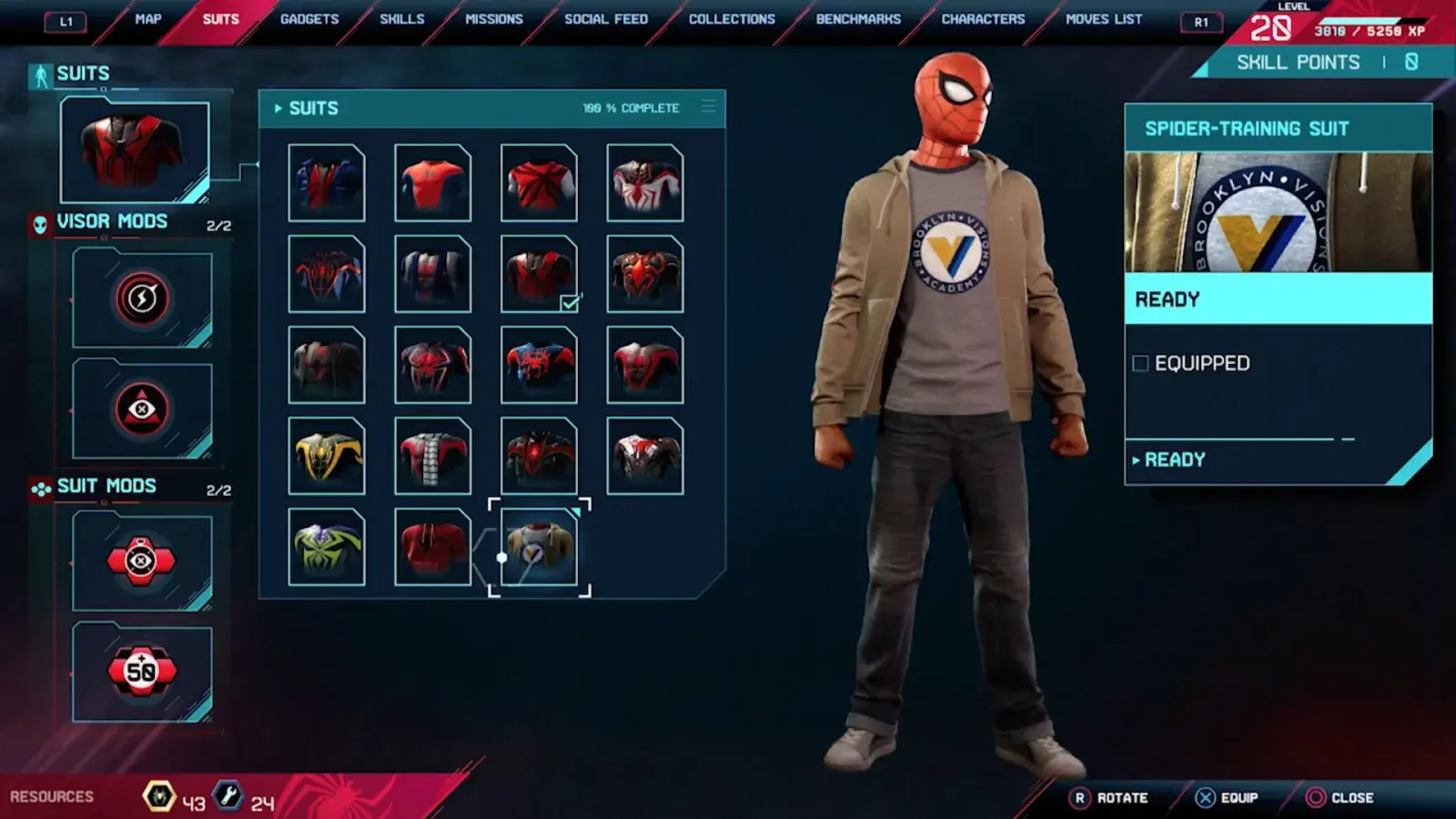The height and width of the screenshot is (819, 1456).
Task: Open the Skills tab
Action: (401, 19)
